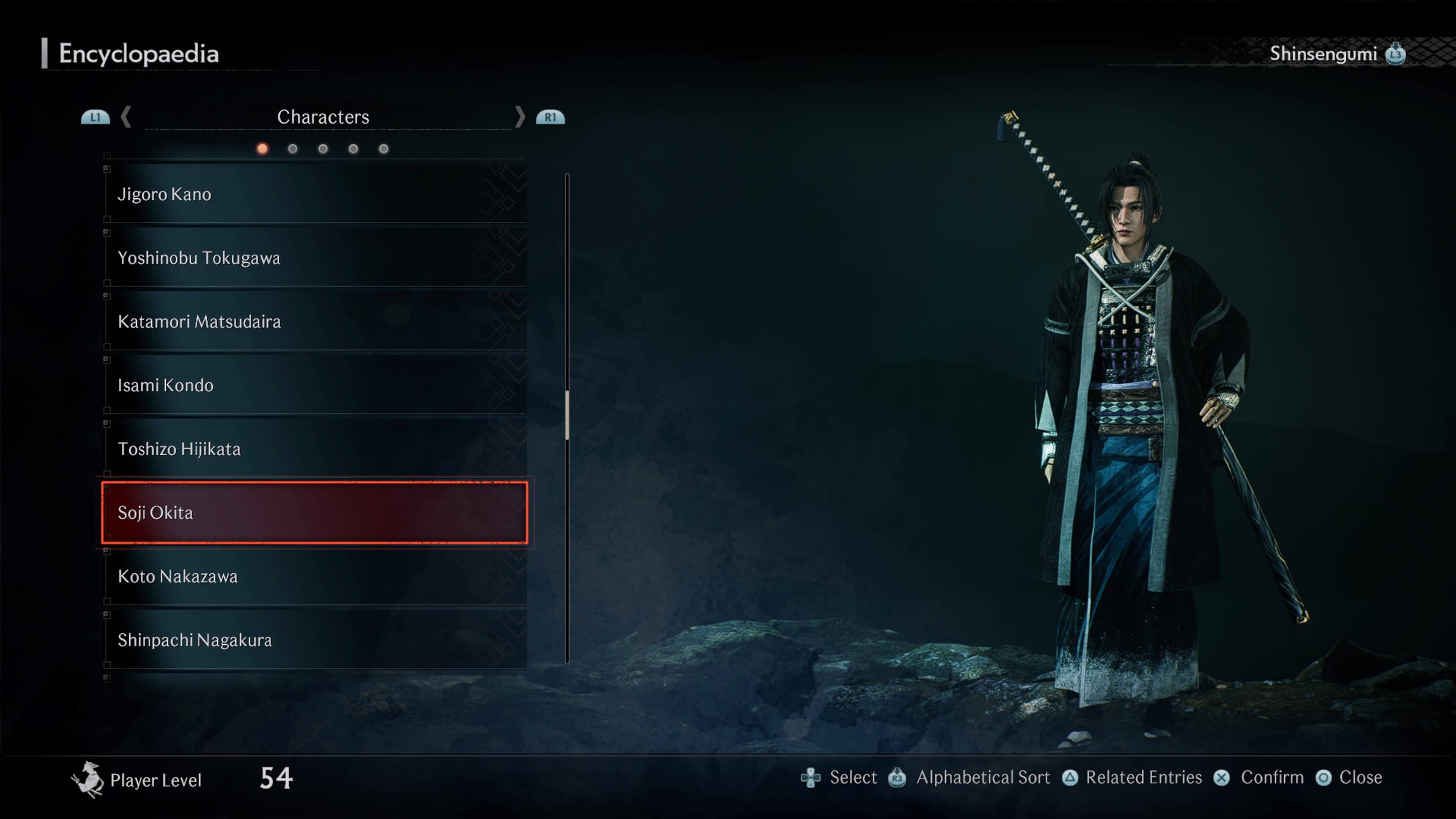Image resolution: width=1456 pixels, height=819 pixels.
Task: Open the Toshizo Hijikata entry
Action: [x=314, y=449]
